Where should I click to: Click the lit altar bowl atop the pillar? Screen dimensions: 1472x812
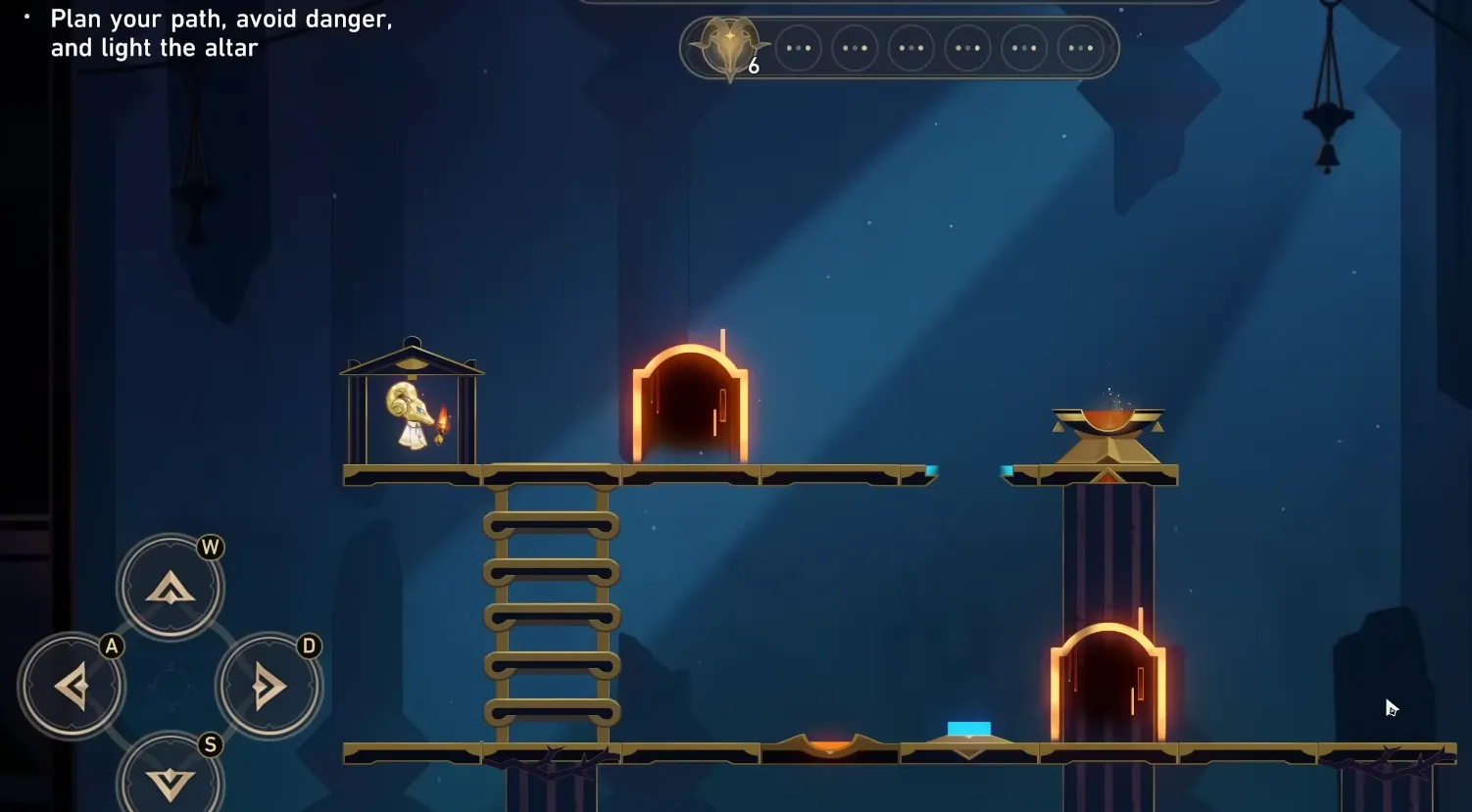pos(1106,421)
